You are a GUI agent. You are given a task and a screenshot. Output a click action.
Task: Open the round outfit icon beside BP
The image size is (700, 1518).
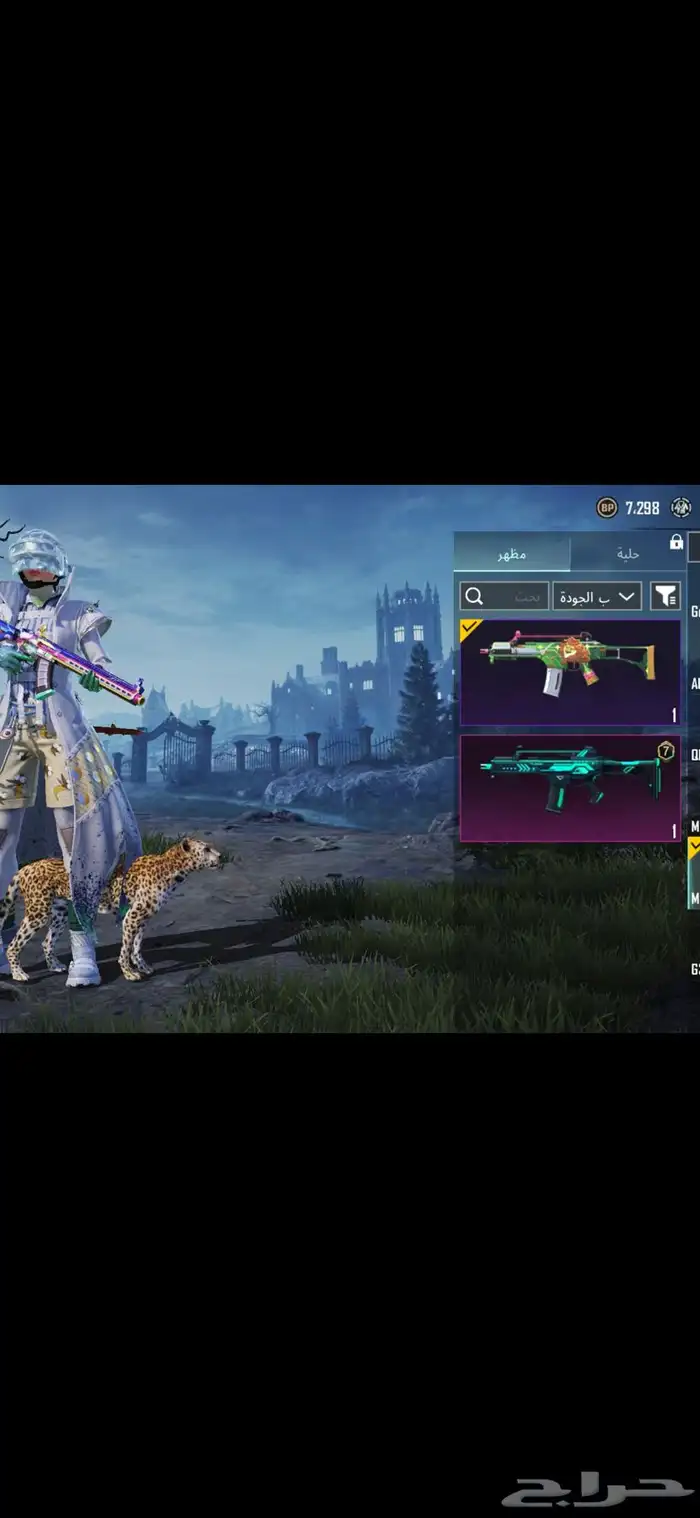pos(682,508)
